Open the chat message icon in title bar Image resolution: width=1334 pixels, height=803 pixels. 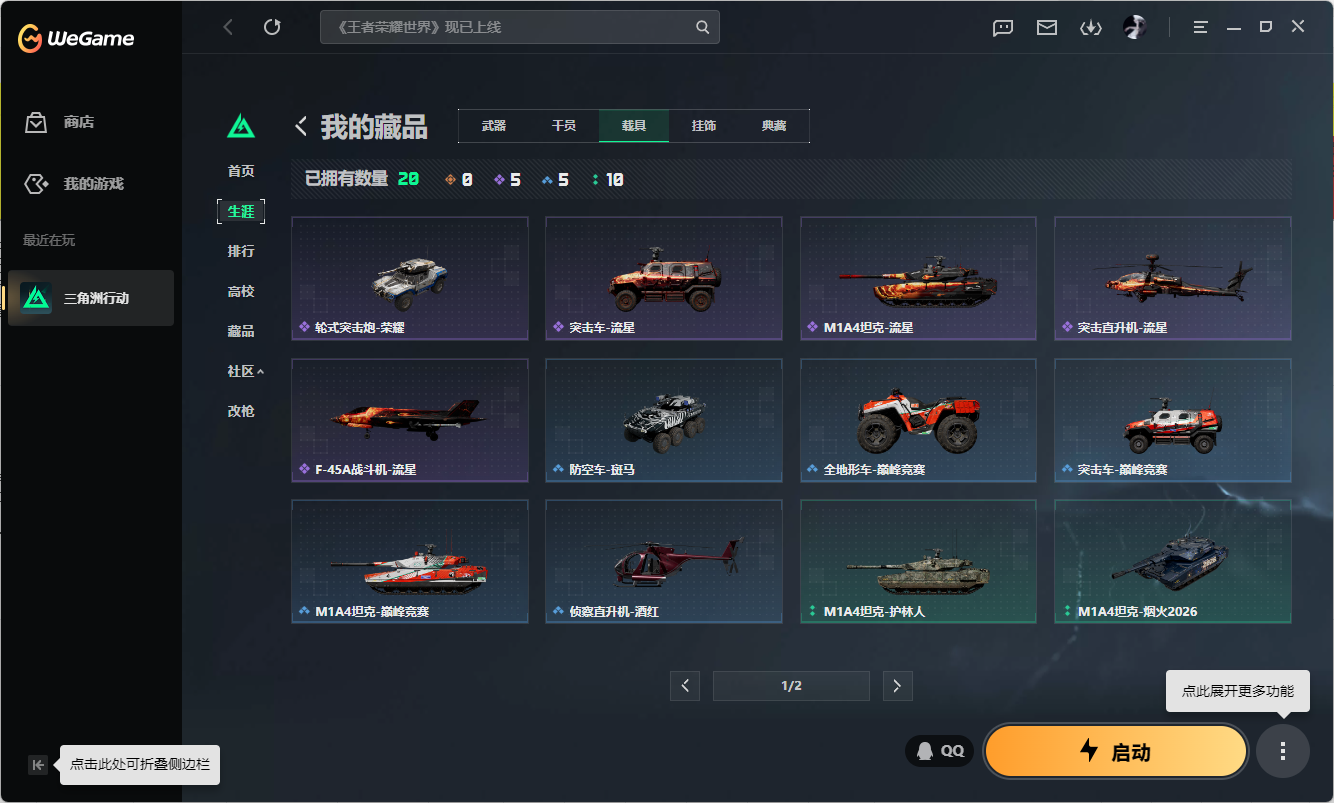point(1002,27)
